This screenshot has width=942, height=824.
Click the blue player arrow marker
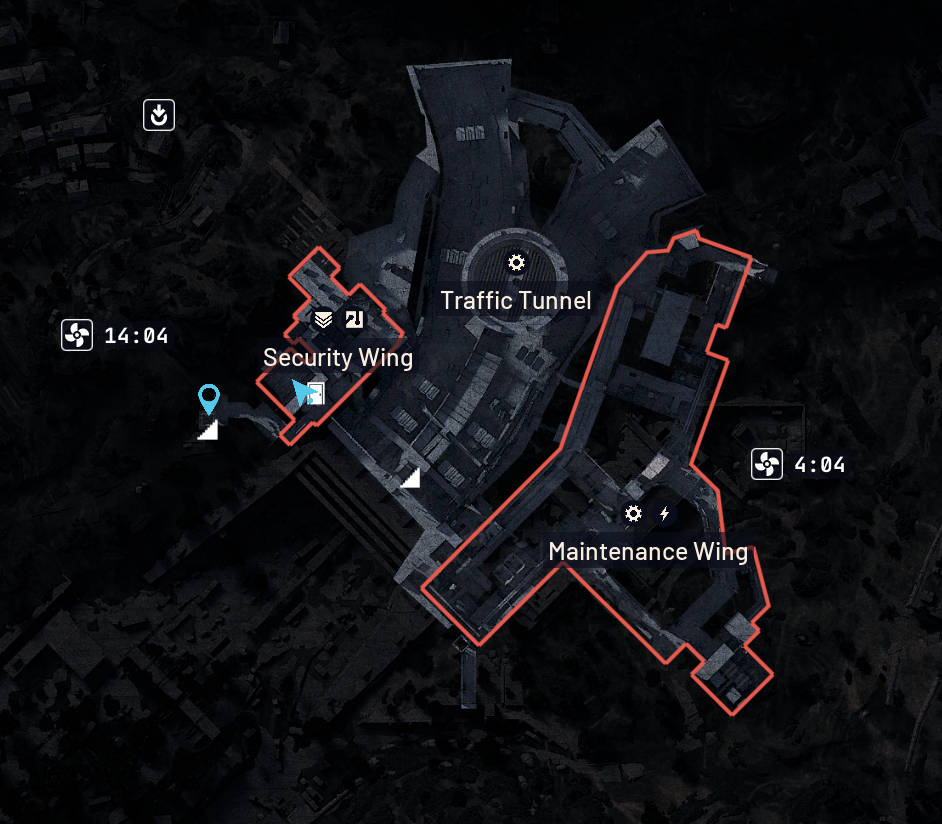coord(301,393)
